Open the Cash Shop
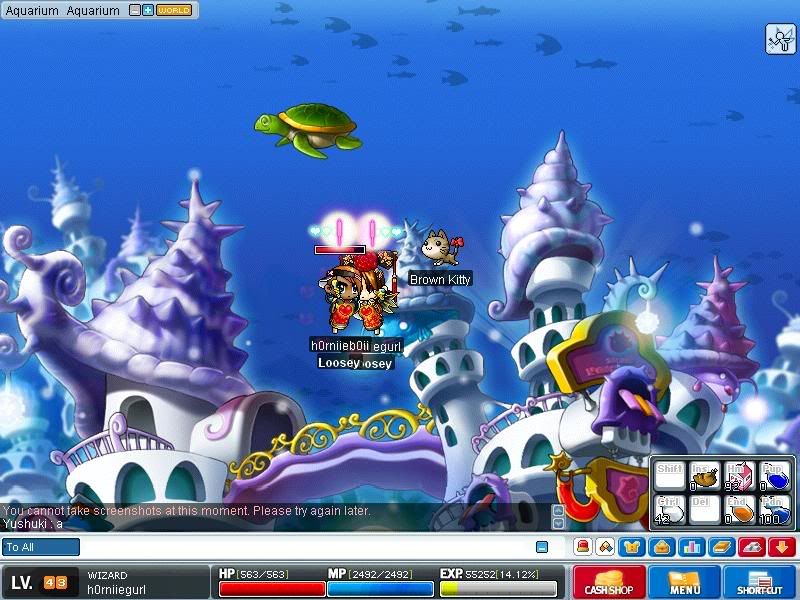 click(607, 582)
